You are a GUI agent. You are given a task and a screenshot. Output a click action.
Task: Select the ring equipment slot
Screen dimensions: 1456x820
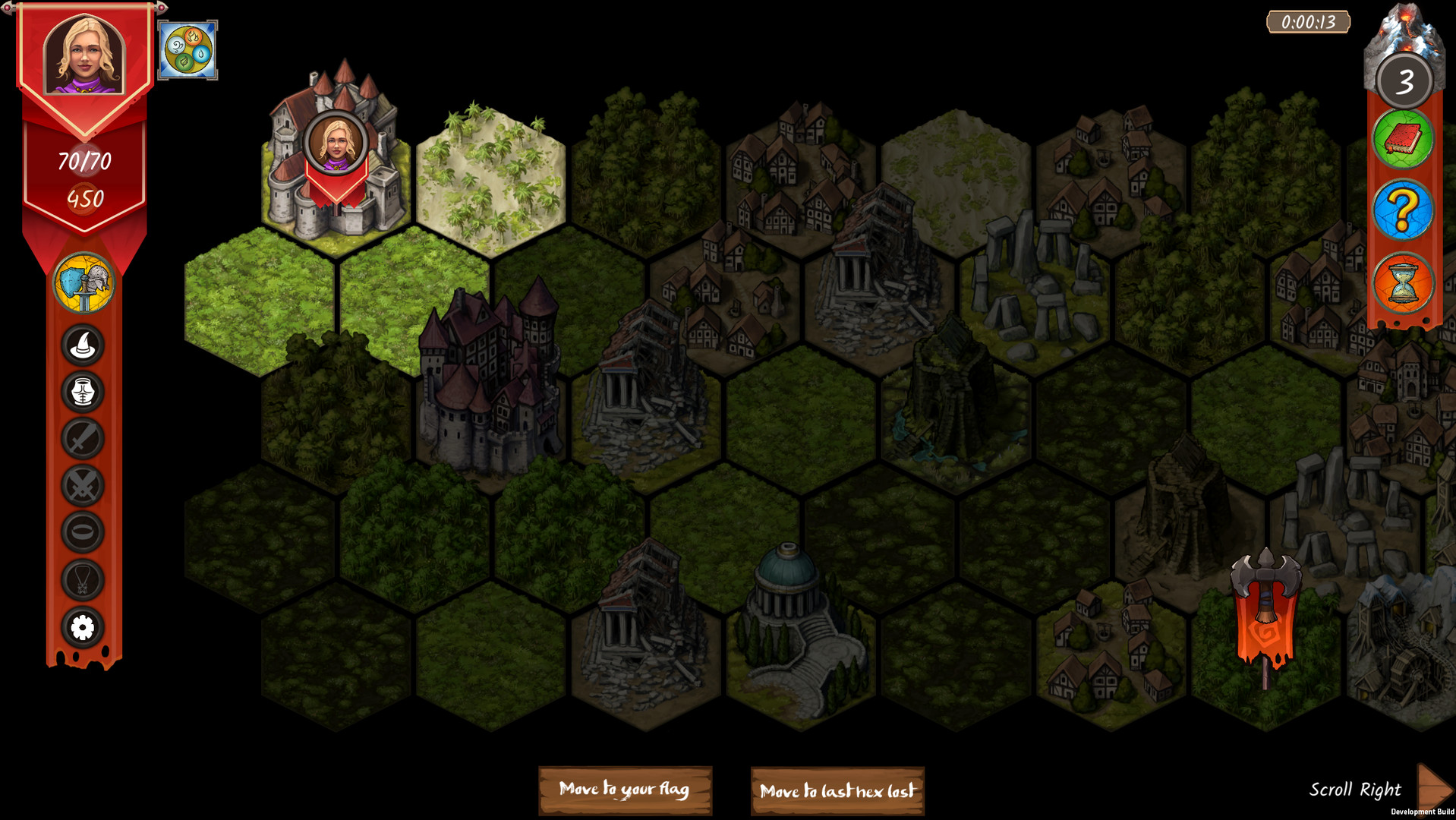click(x=83, y=532)
